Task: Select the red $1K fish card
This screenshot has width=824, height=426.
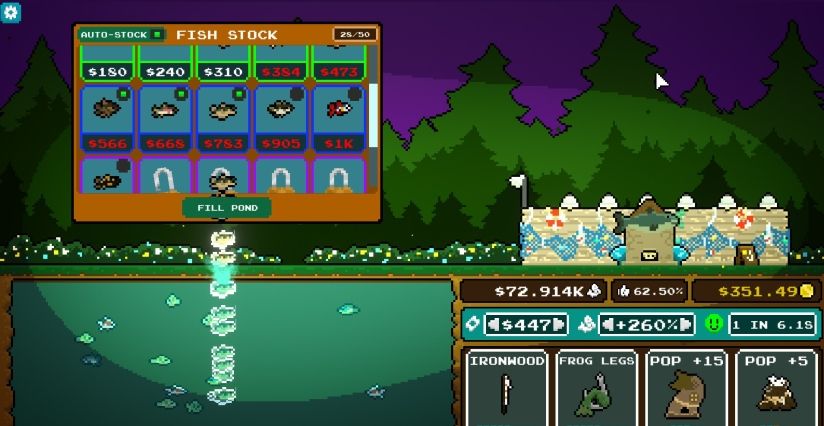Action: [x=339, y=118]
